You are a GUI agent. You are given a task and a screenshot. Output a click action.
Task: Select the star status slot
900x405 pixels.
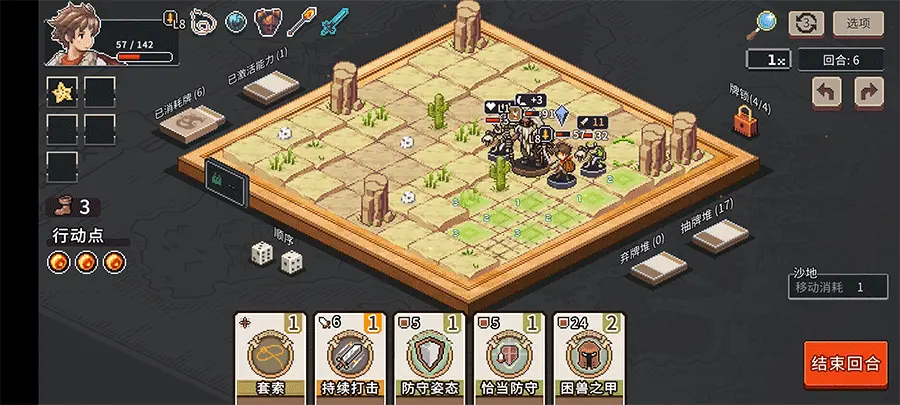tap(62, 92)
